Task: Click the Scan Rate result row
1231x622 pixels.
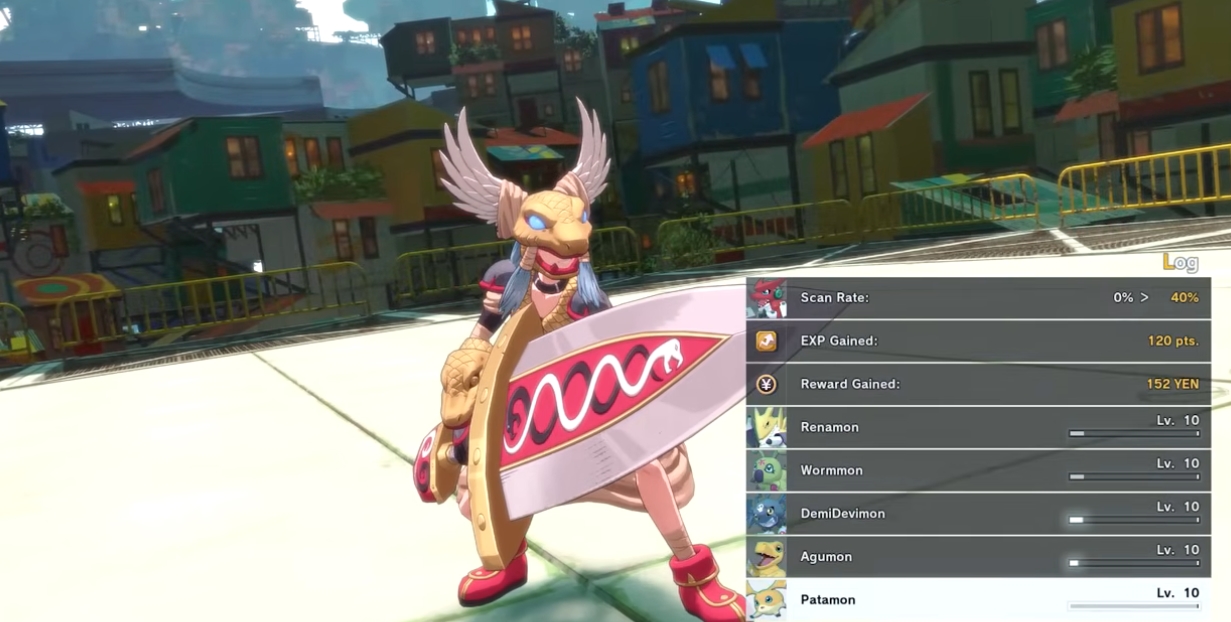Action: click(978, 298)
